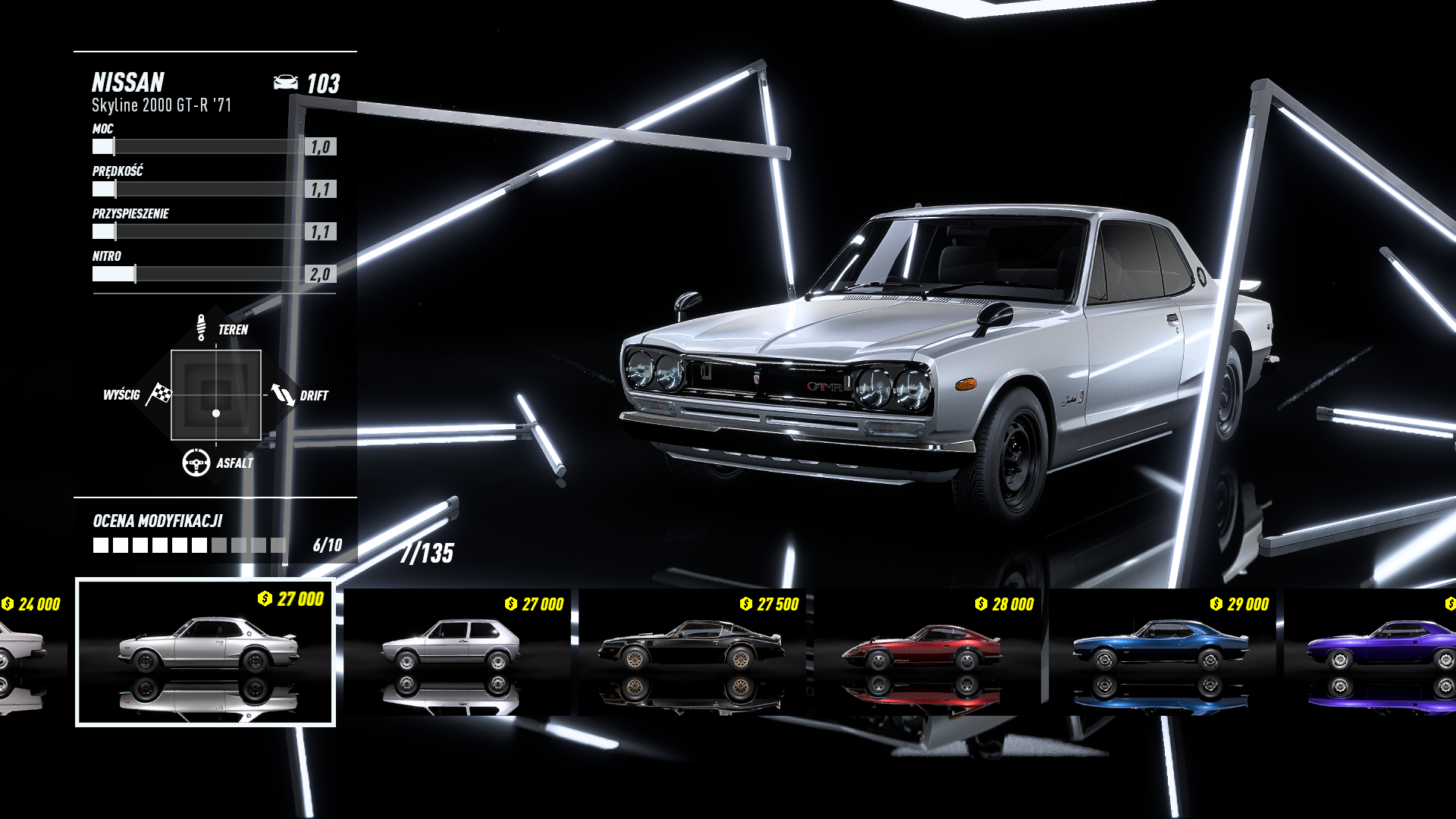Select the red sports car priced 28 000
The width and height of the screenshot is (1456, 819).
pos(927,652)
